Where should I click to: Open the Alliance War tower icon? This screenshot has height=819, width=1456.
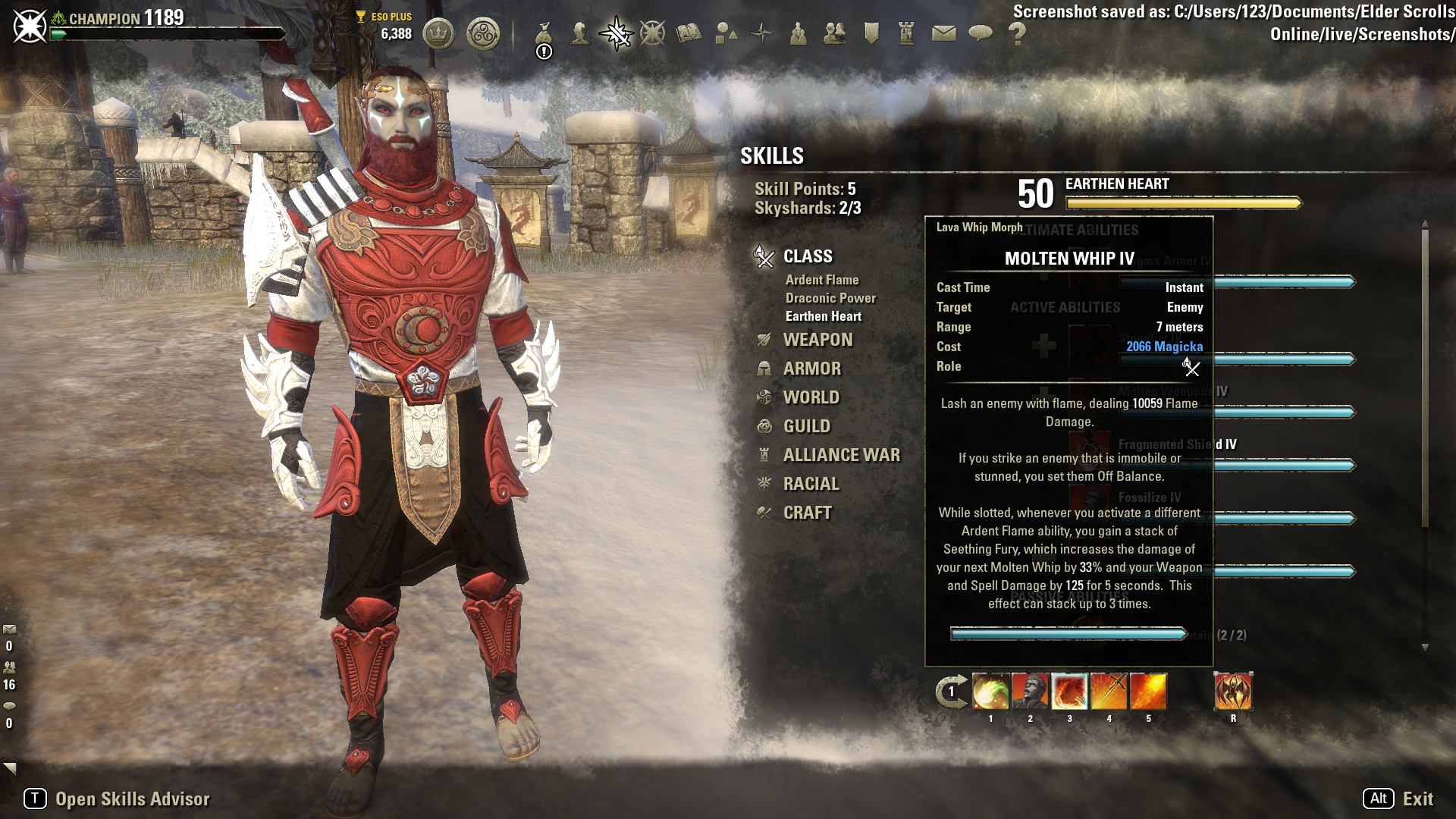[907, 34]
